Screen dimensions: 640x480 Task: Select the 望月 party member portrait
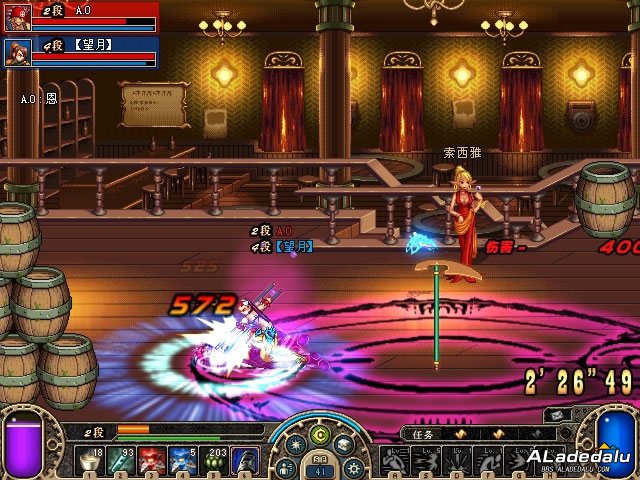click(x=18, y=52)
